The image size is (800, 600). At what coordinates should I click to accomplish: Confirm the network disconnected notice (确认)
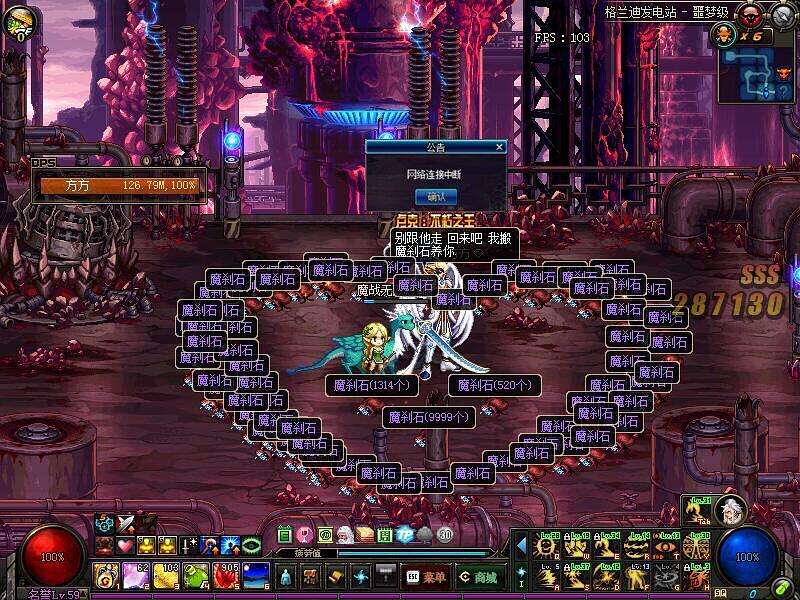tap(436, 196)
